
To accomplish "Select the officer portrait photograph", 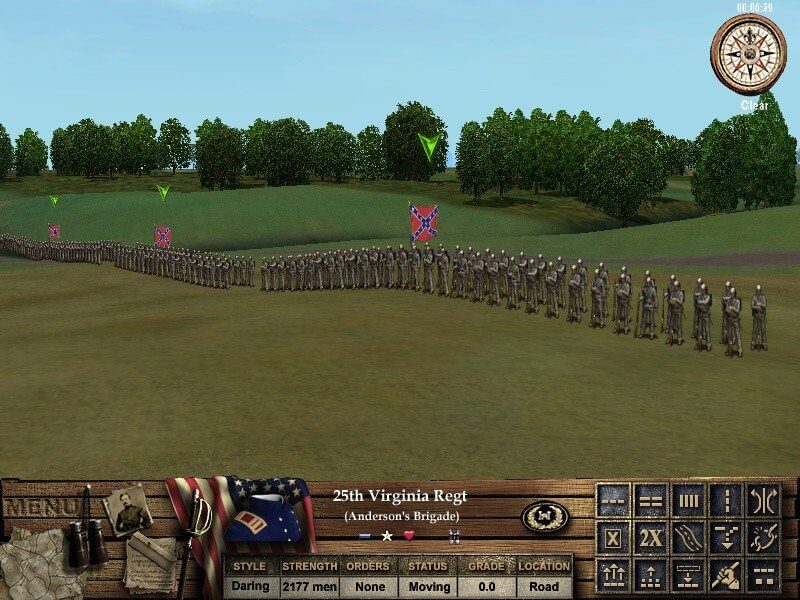I will 128,508.
